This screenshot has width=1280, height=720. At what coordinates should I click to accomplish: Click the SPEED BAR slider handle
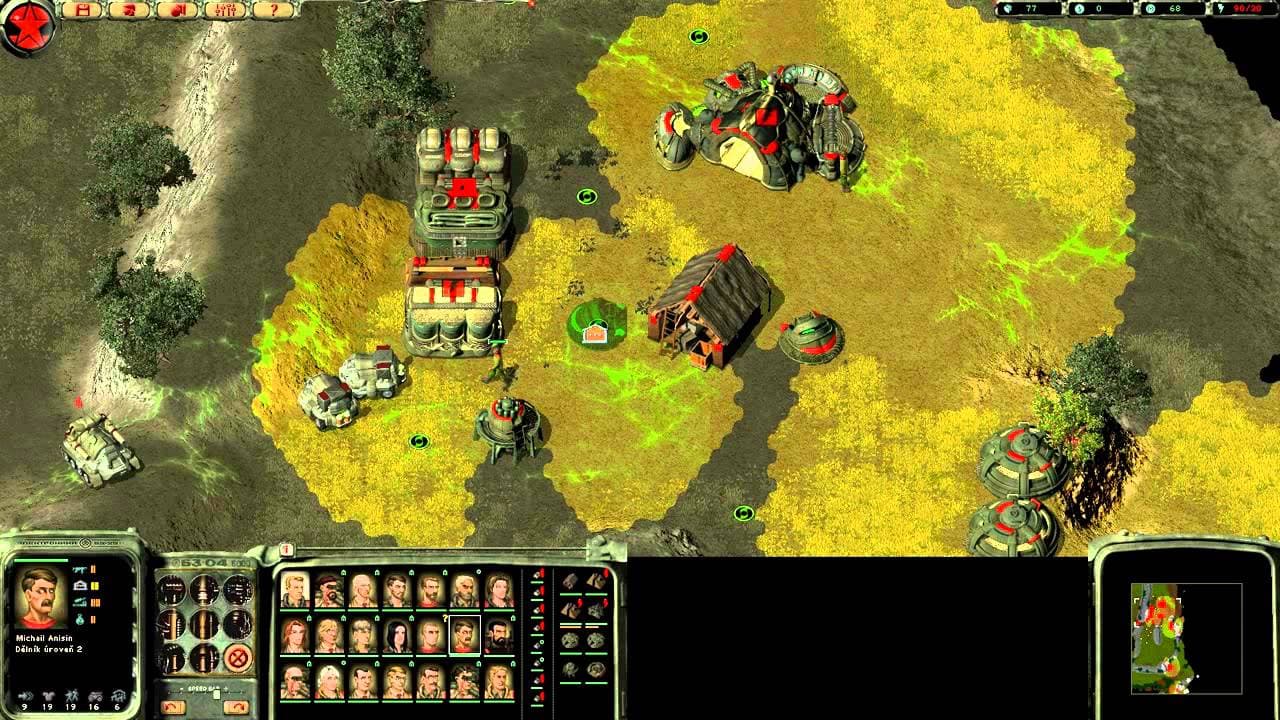216,692
